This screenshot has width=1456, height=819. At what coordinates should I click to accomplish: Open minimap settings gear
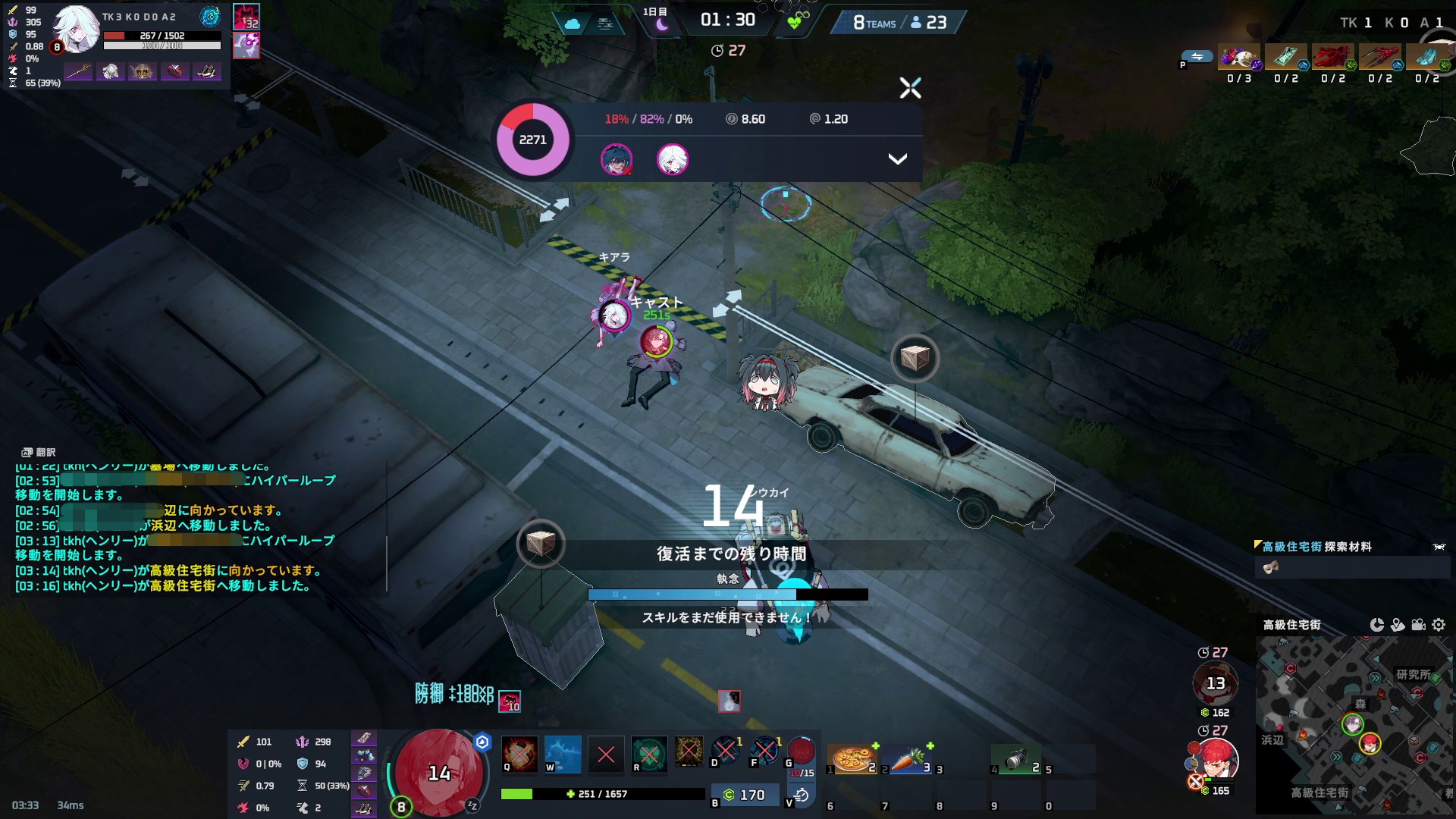click(1439, 625)
